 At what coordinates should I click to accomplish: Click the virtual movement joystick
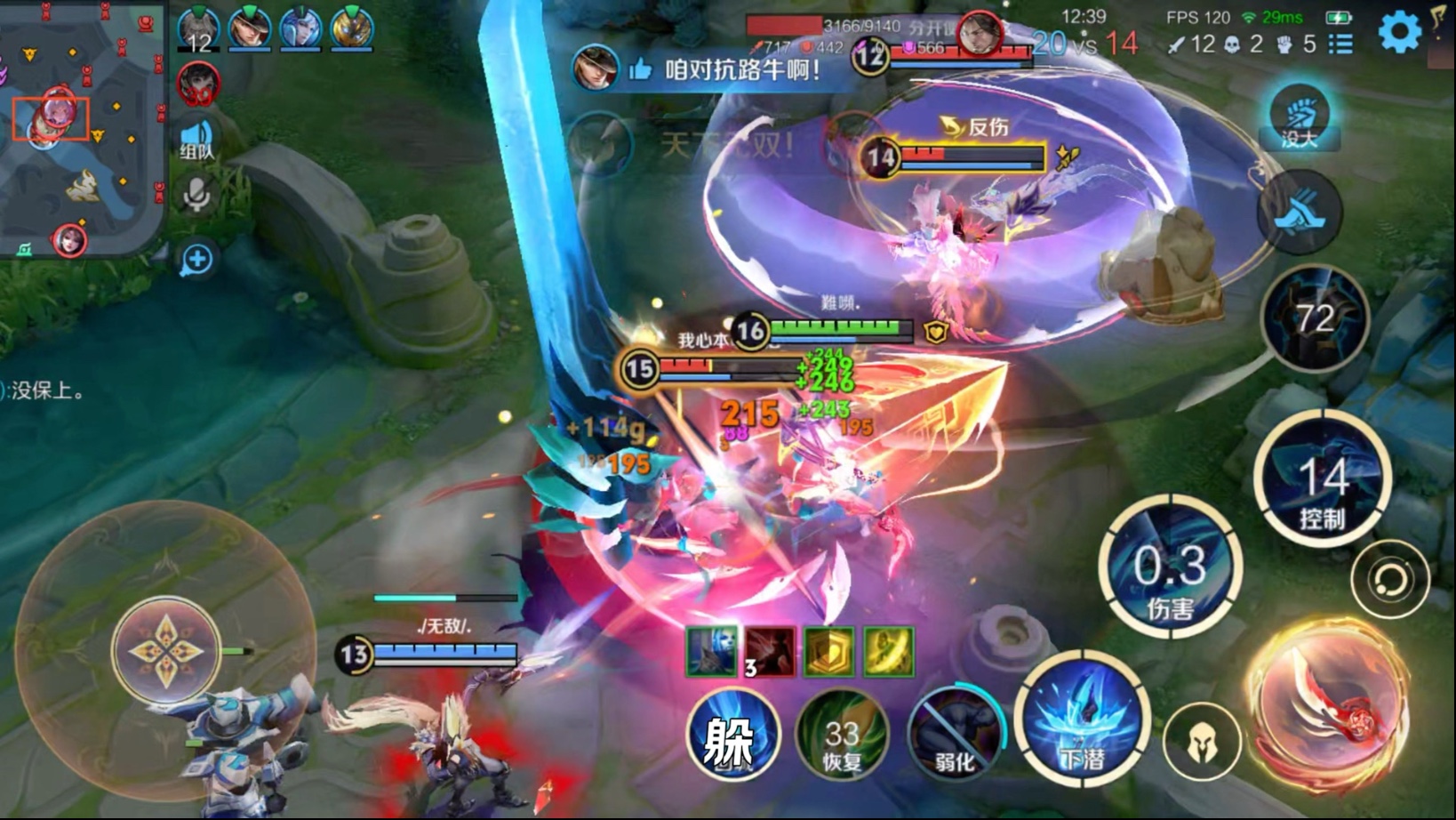[166, 651]
